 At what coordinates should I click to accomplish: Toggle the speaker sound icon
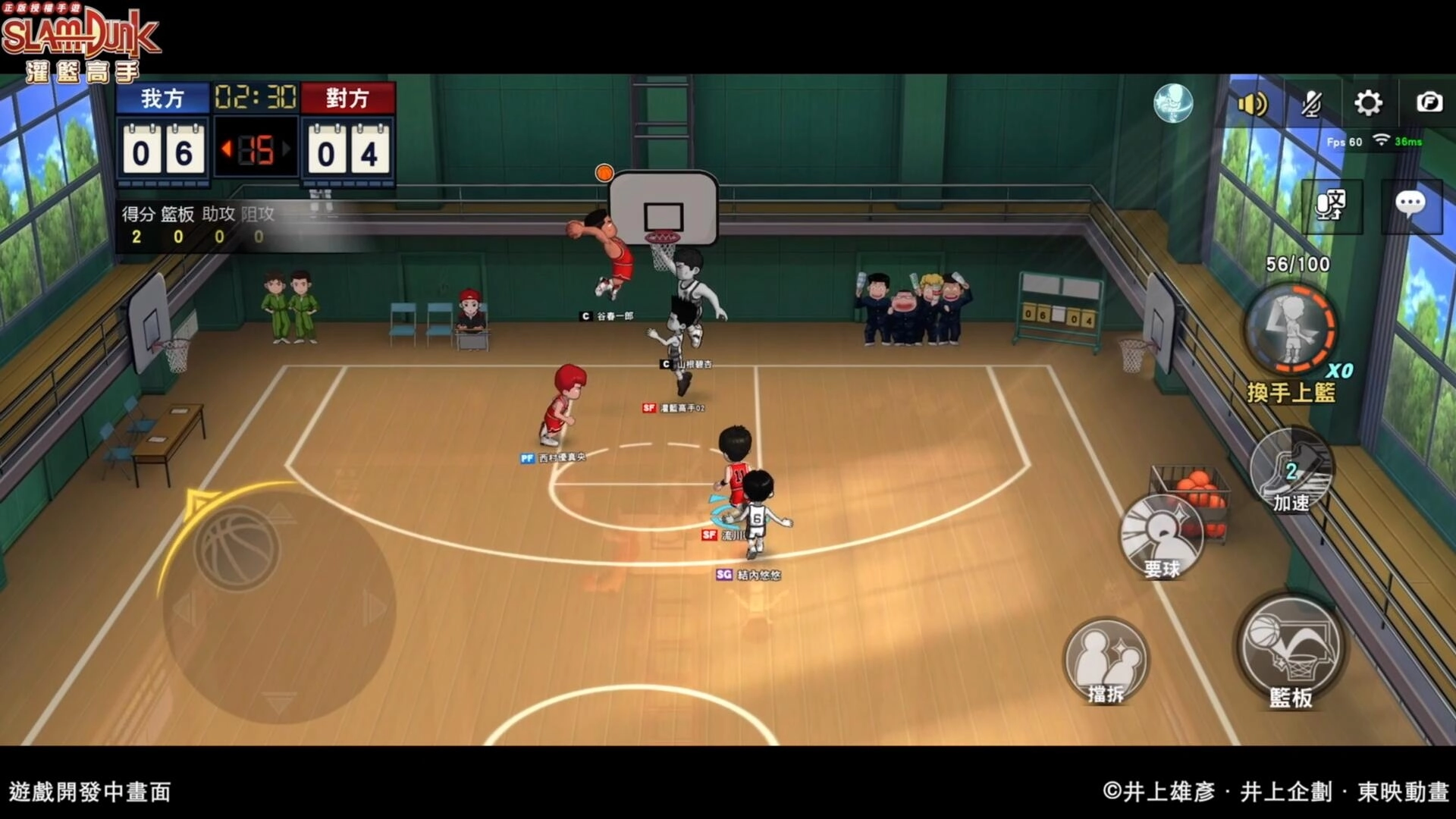point(1252,103)
